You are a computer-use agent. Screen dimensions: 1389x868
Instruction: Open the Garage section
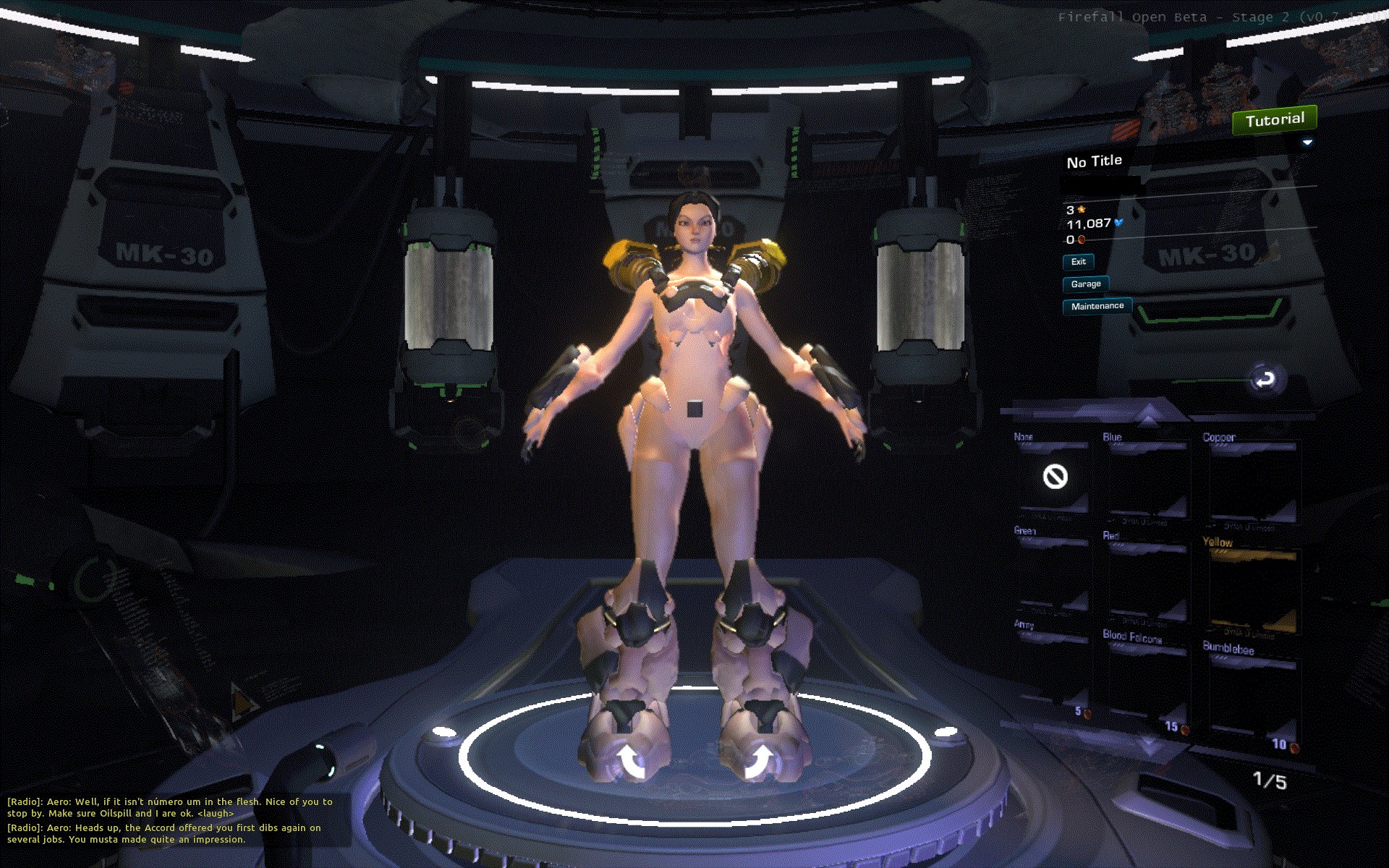[x=1085, y=284]
